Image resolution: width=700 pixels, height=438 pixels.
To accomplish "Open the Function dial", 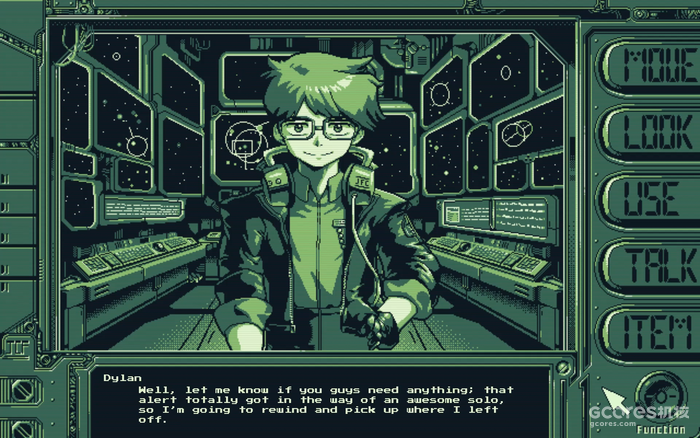I will pyautogui.click(x=661, y=391).
